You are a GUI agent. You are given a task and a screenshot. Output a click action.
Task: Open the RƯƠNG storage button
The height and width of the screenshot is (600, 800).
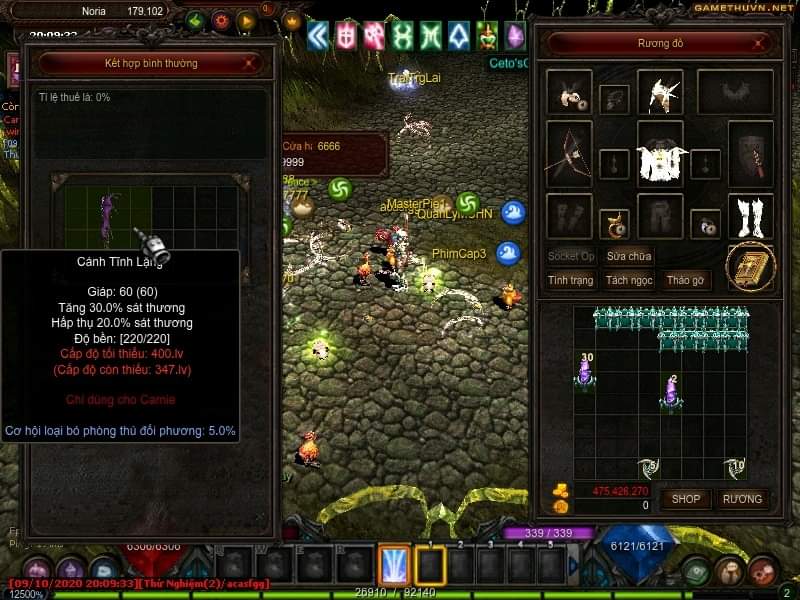point(742,498)
